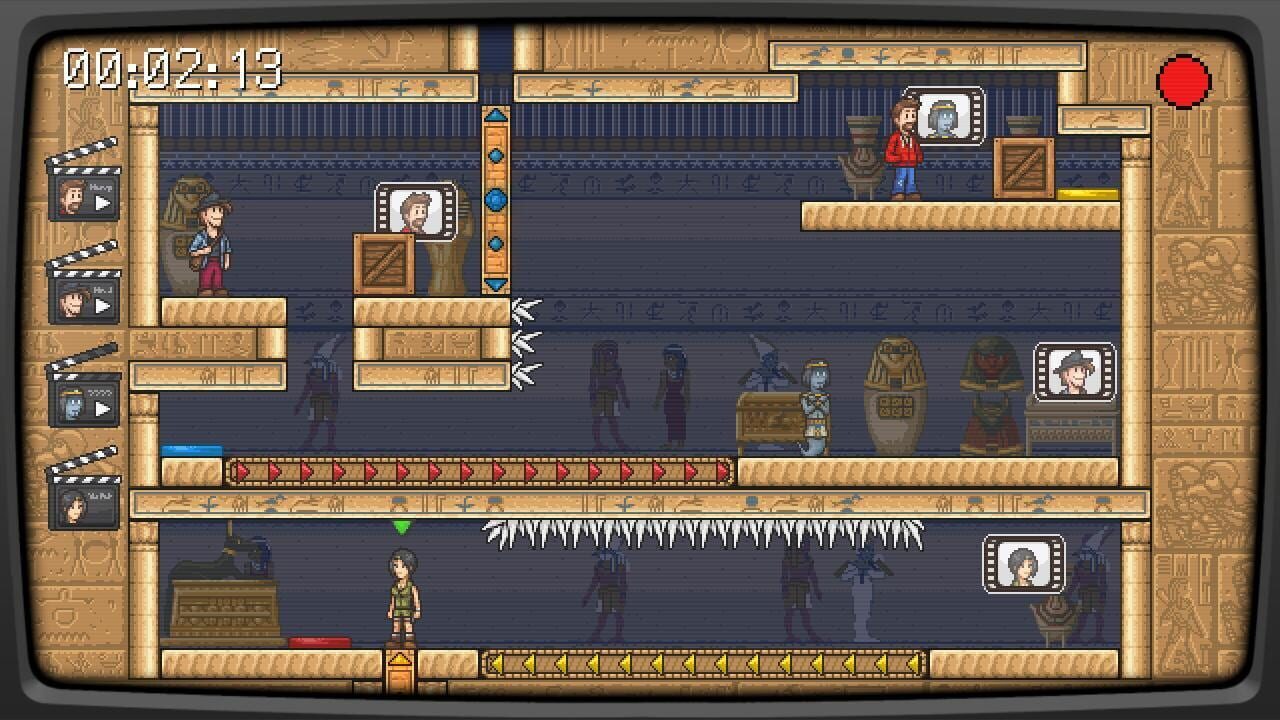Activate the red pressure plate on the bottom floor

(x=322, y=642)
